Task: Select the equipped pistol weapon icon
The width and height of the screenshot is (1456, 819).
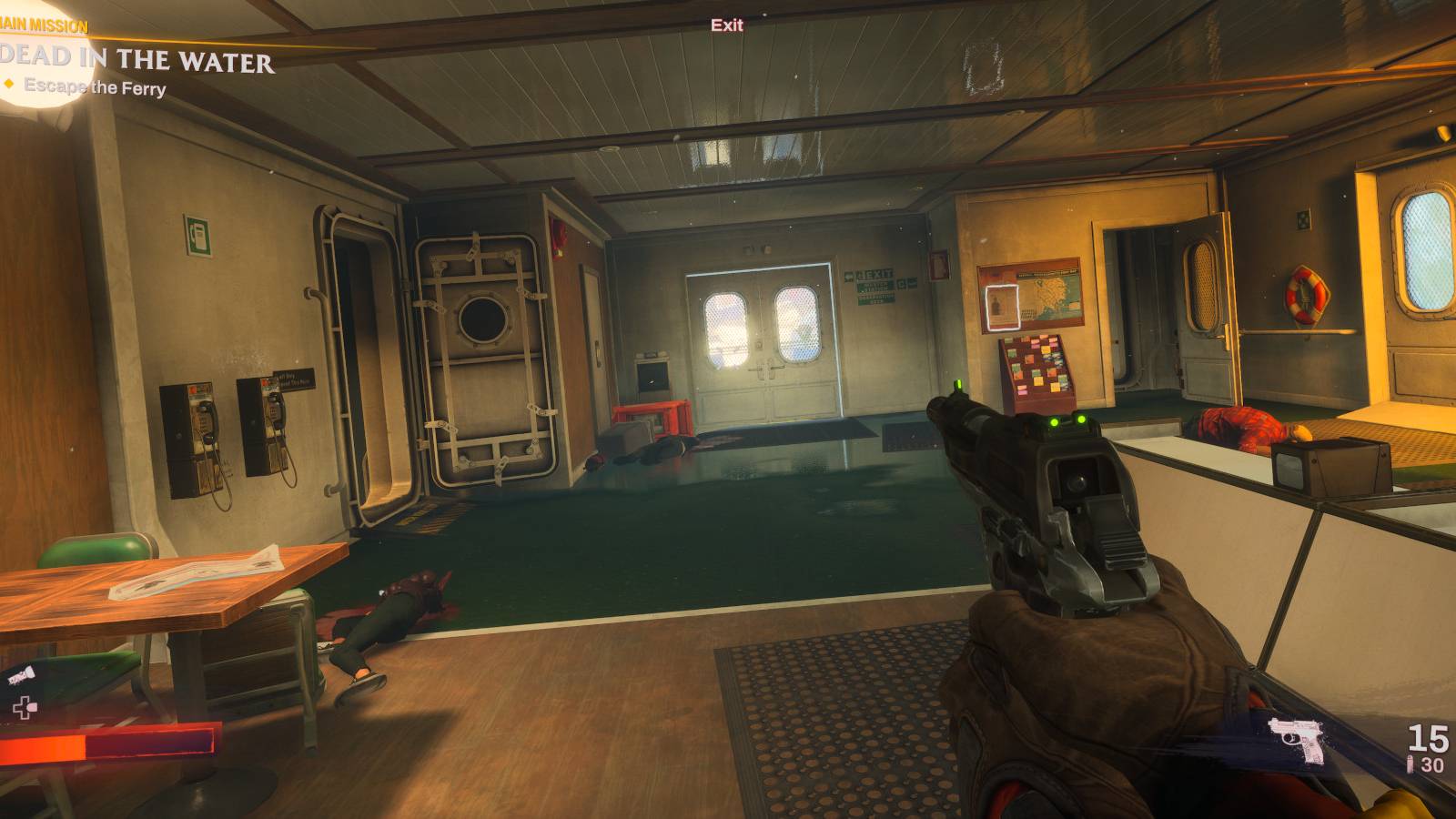Action: (x=1296, y=740)
